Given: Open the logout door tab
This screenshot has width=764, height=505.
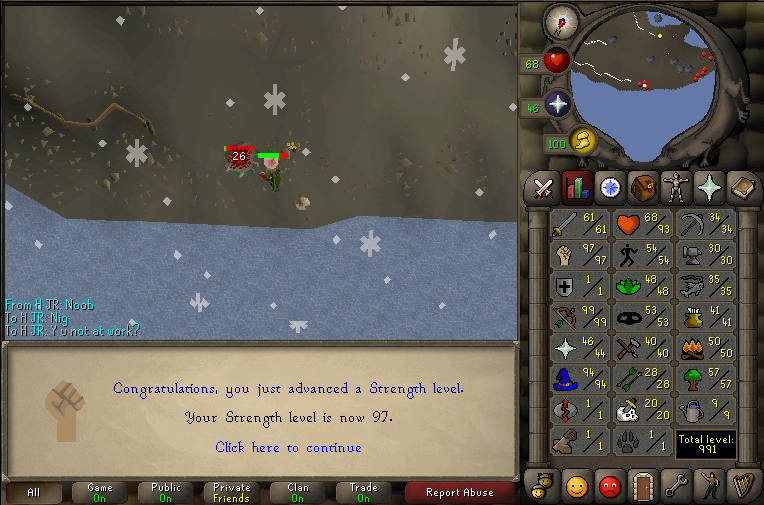Looking at the screenshot, I should click(641, 486).
